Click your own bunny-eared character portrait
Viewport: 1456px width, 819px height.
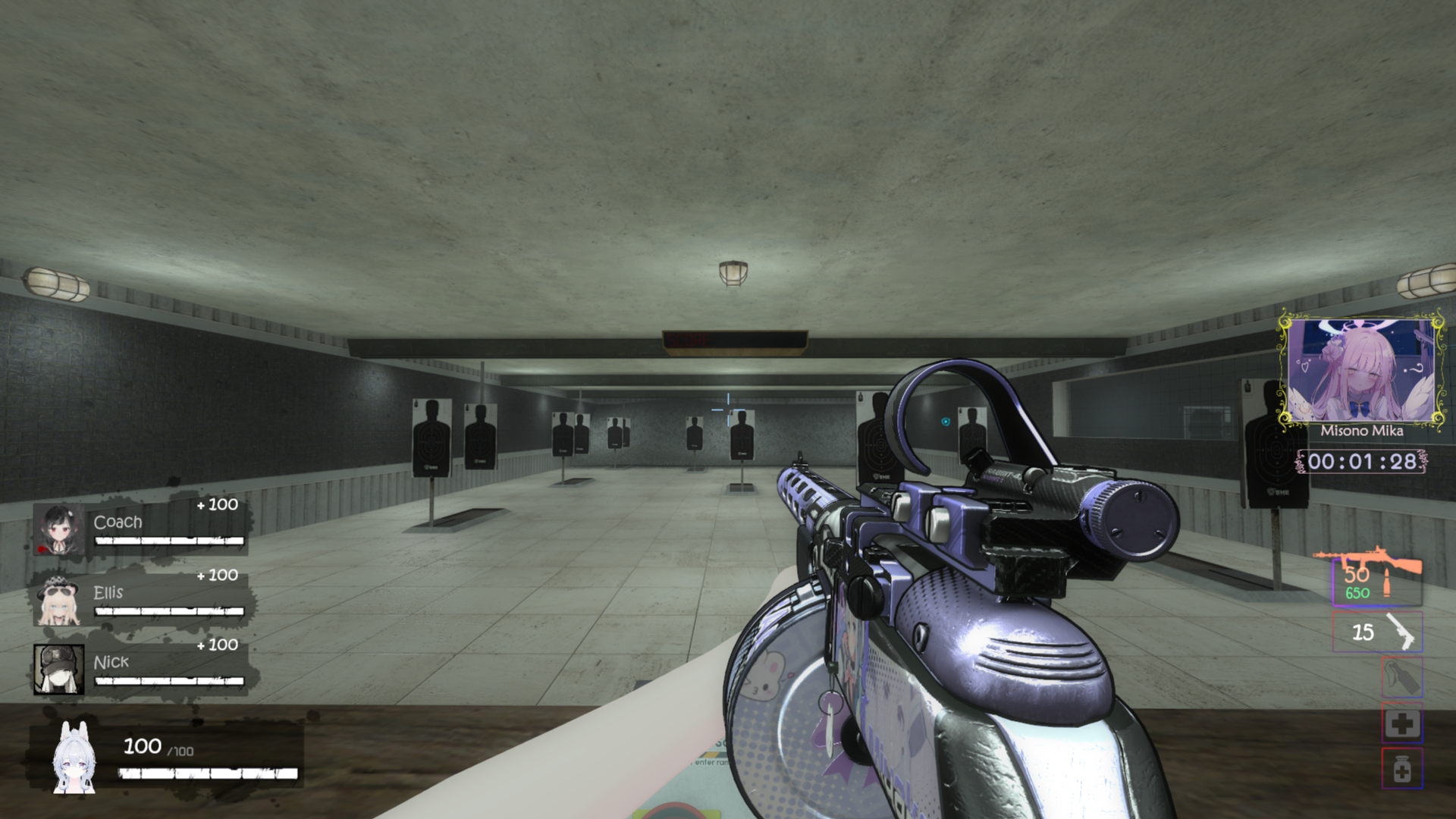pos(74,759)
